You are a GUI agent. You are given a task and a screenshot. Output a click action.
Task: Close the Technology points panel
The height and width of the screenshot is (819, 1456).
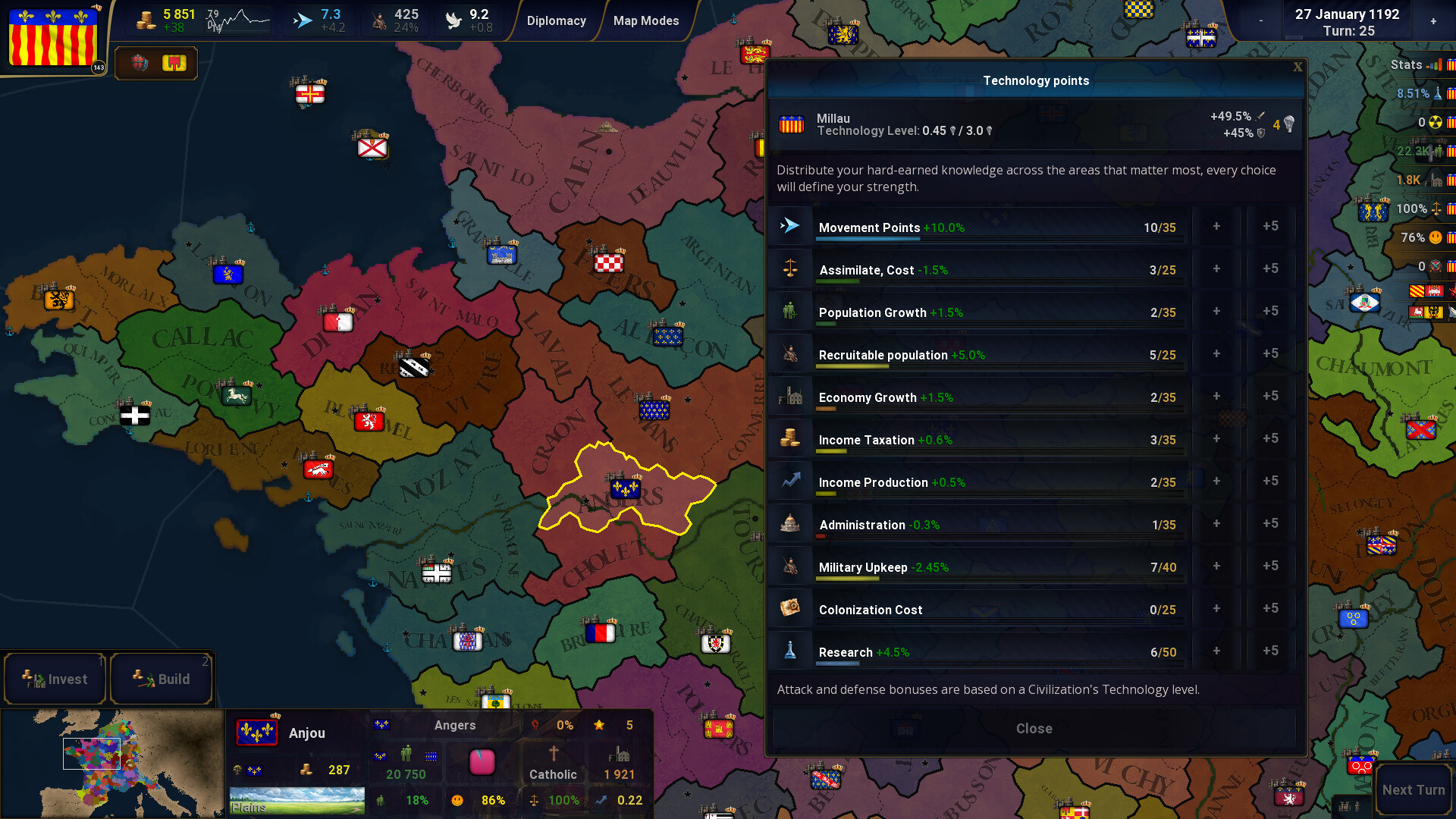(x=1034, y=728)
